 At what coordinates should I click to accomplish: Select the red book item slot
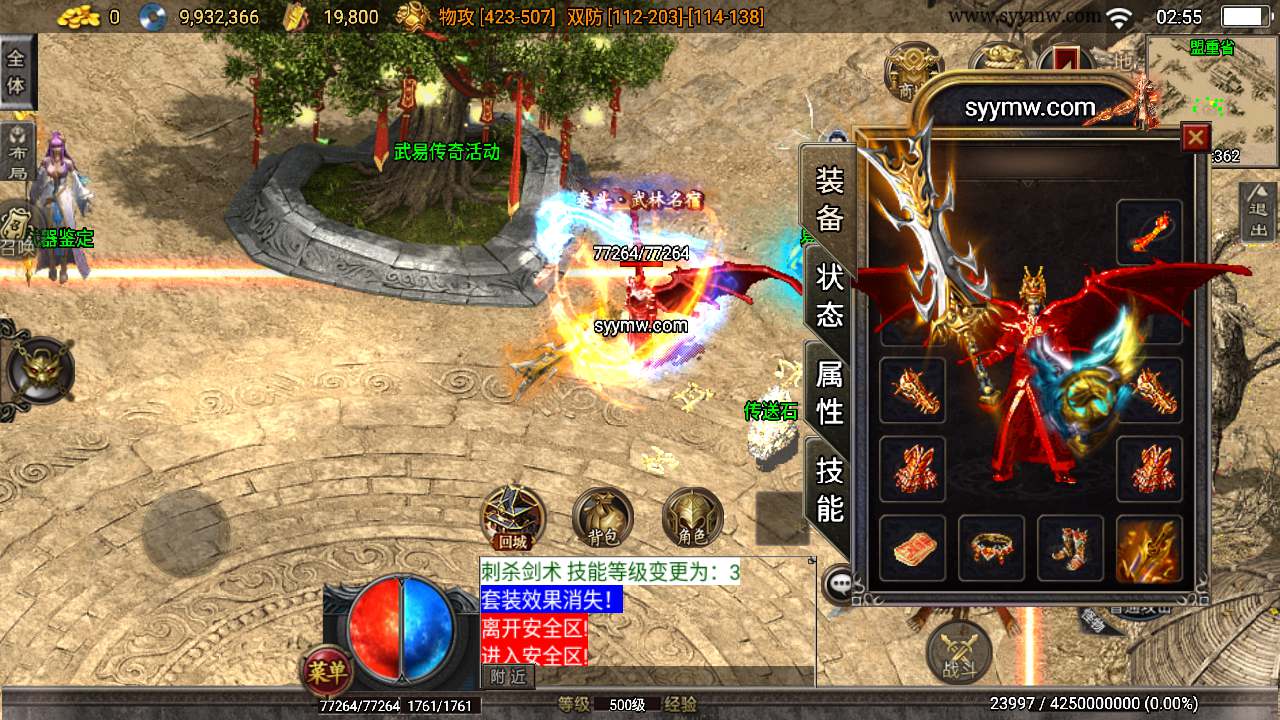[912, 548]
